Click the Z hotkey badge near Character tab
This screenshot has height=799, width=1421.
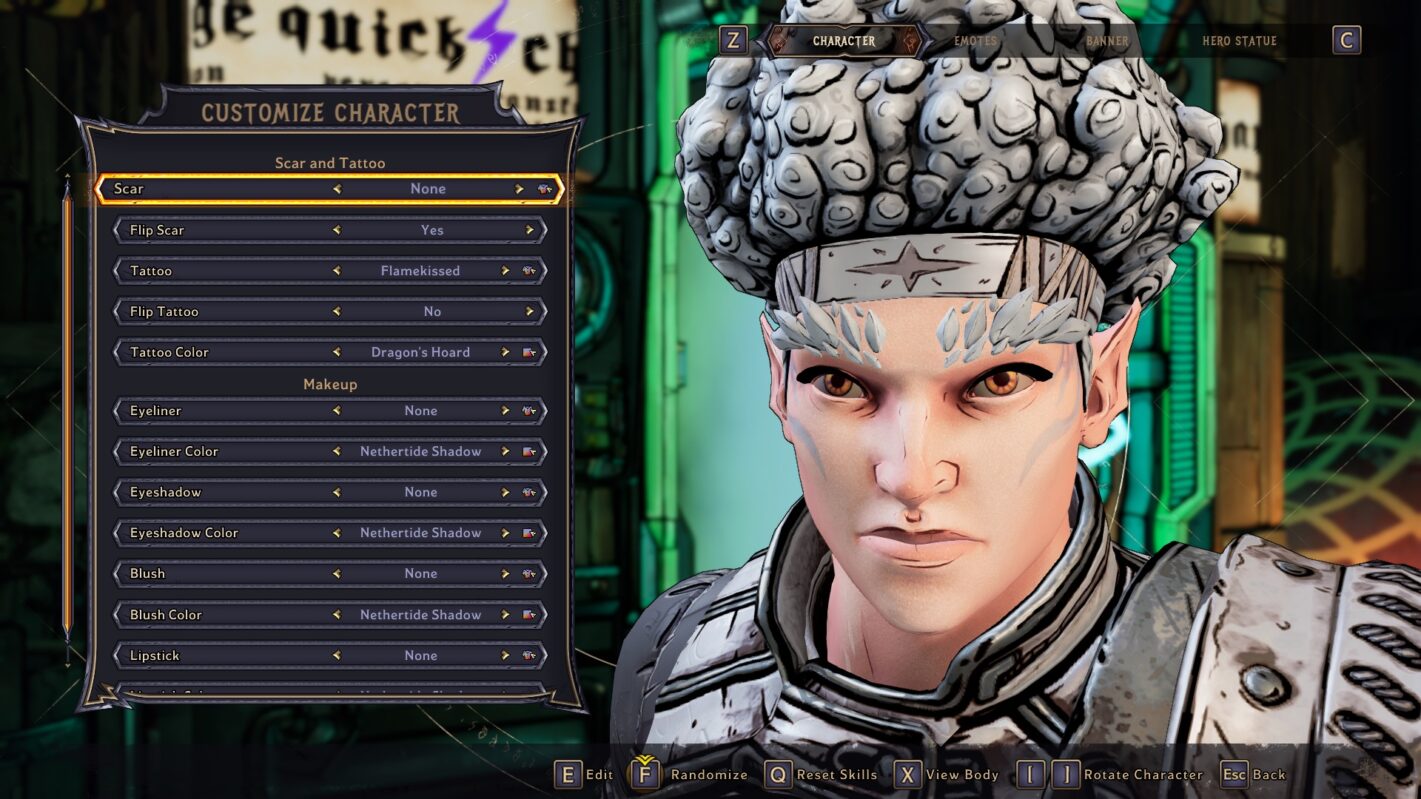734,41
